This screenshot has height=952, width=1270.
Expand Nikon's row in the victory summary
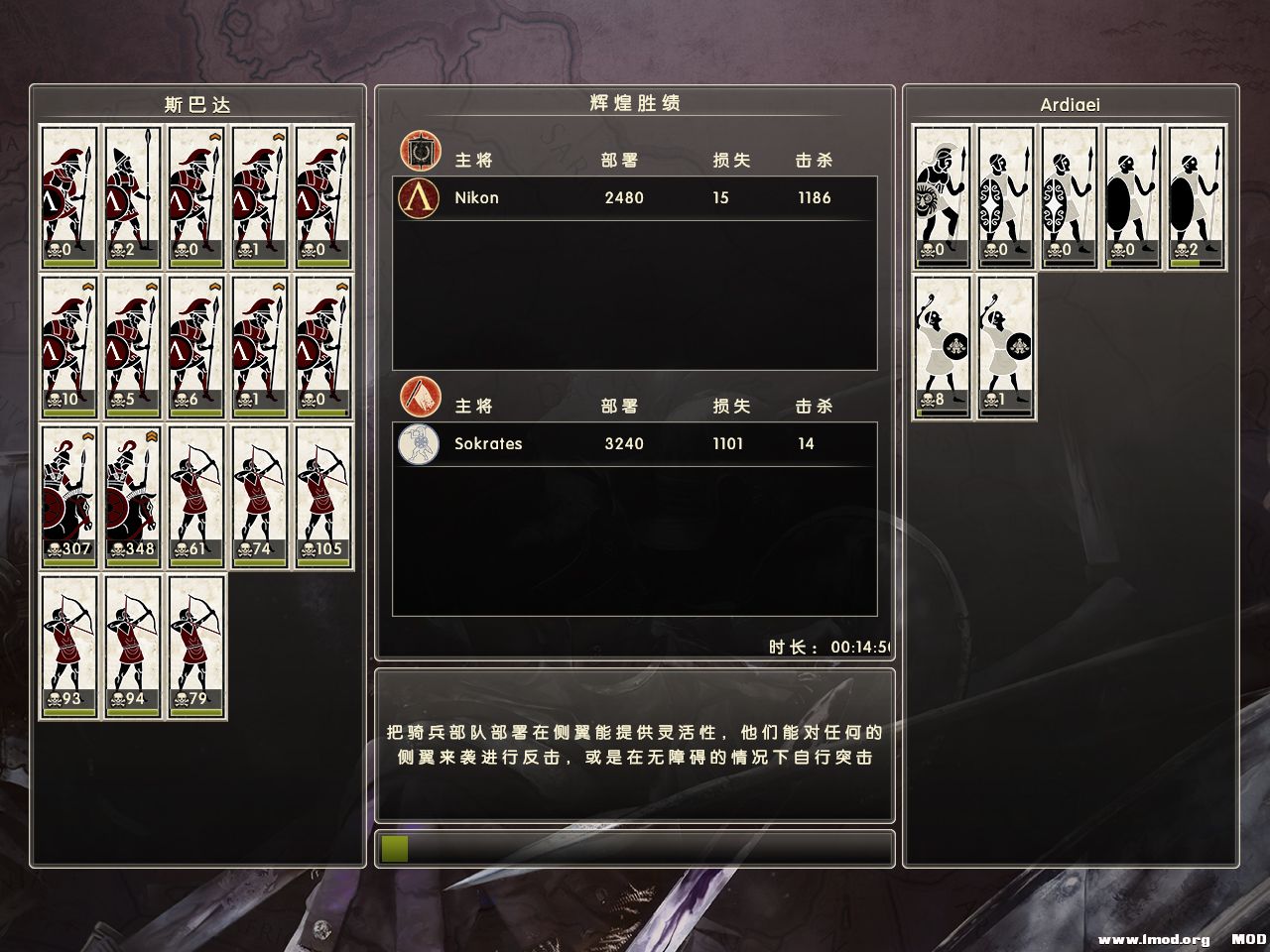tap(635, 197)
